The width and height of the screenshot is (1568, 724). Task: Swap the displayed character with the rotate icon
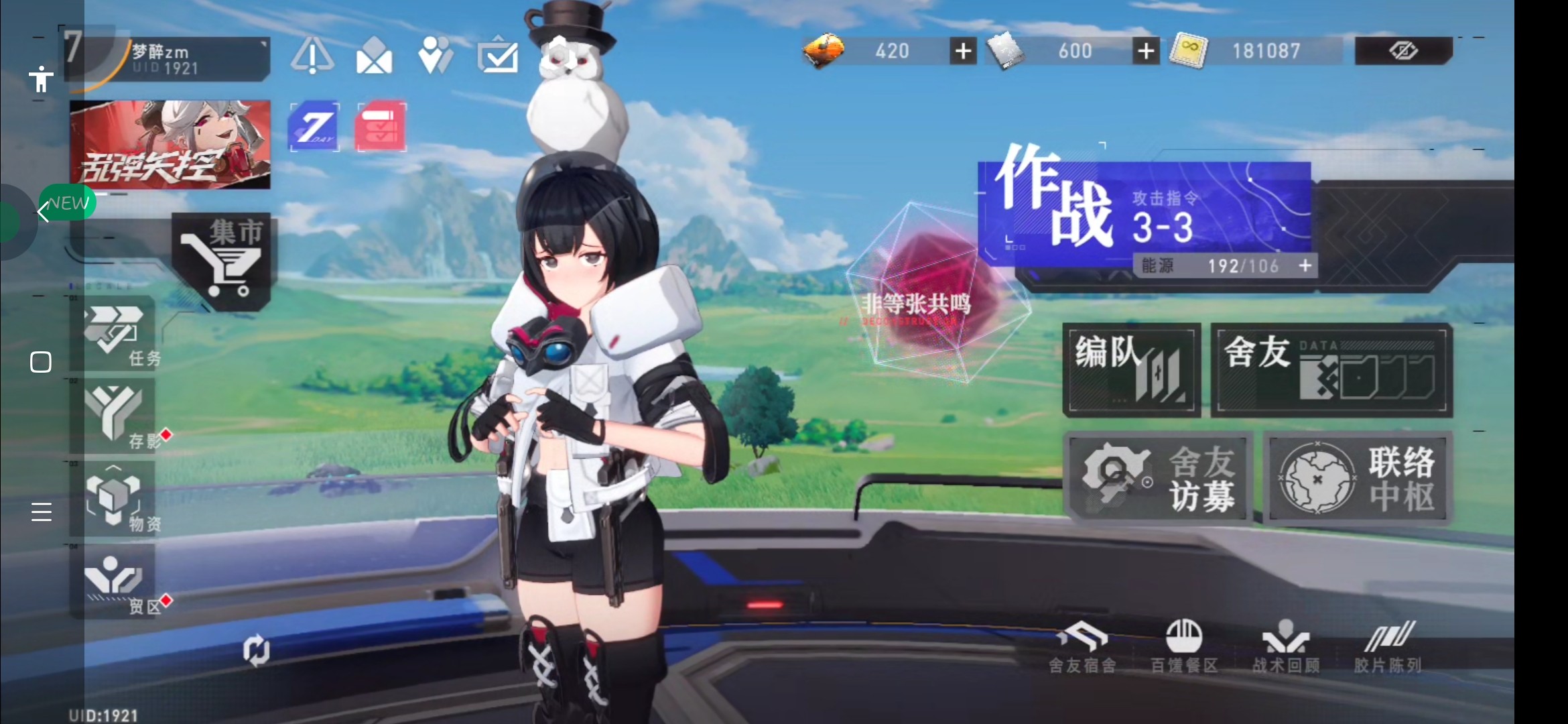tap(256, 650)
